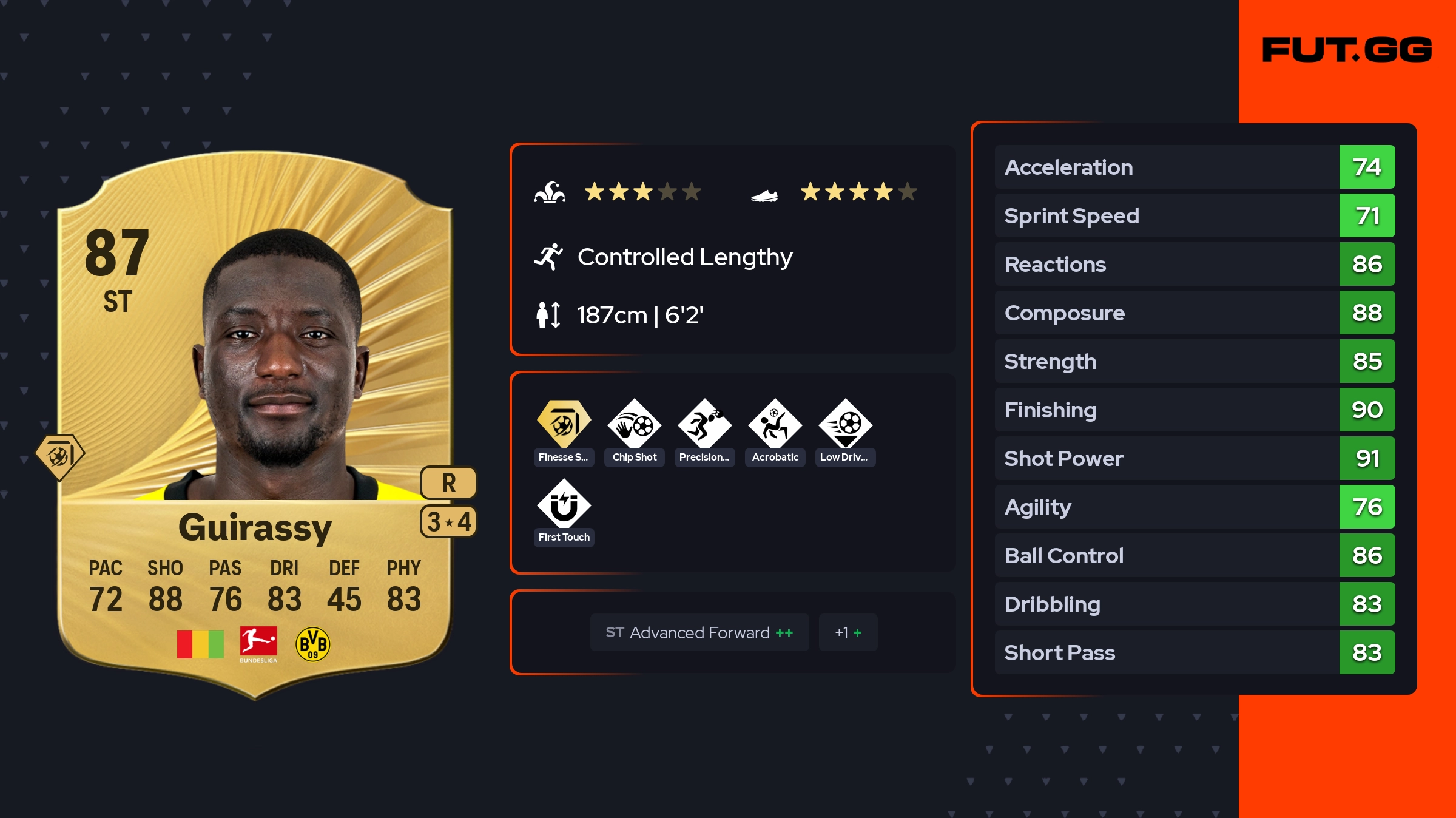Viewport: 1456px width, 818px height.
Task: Open the Acrobatic playstyle icon
Action: [x=775, y=424]
